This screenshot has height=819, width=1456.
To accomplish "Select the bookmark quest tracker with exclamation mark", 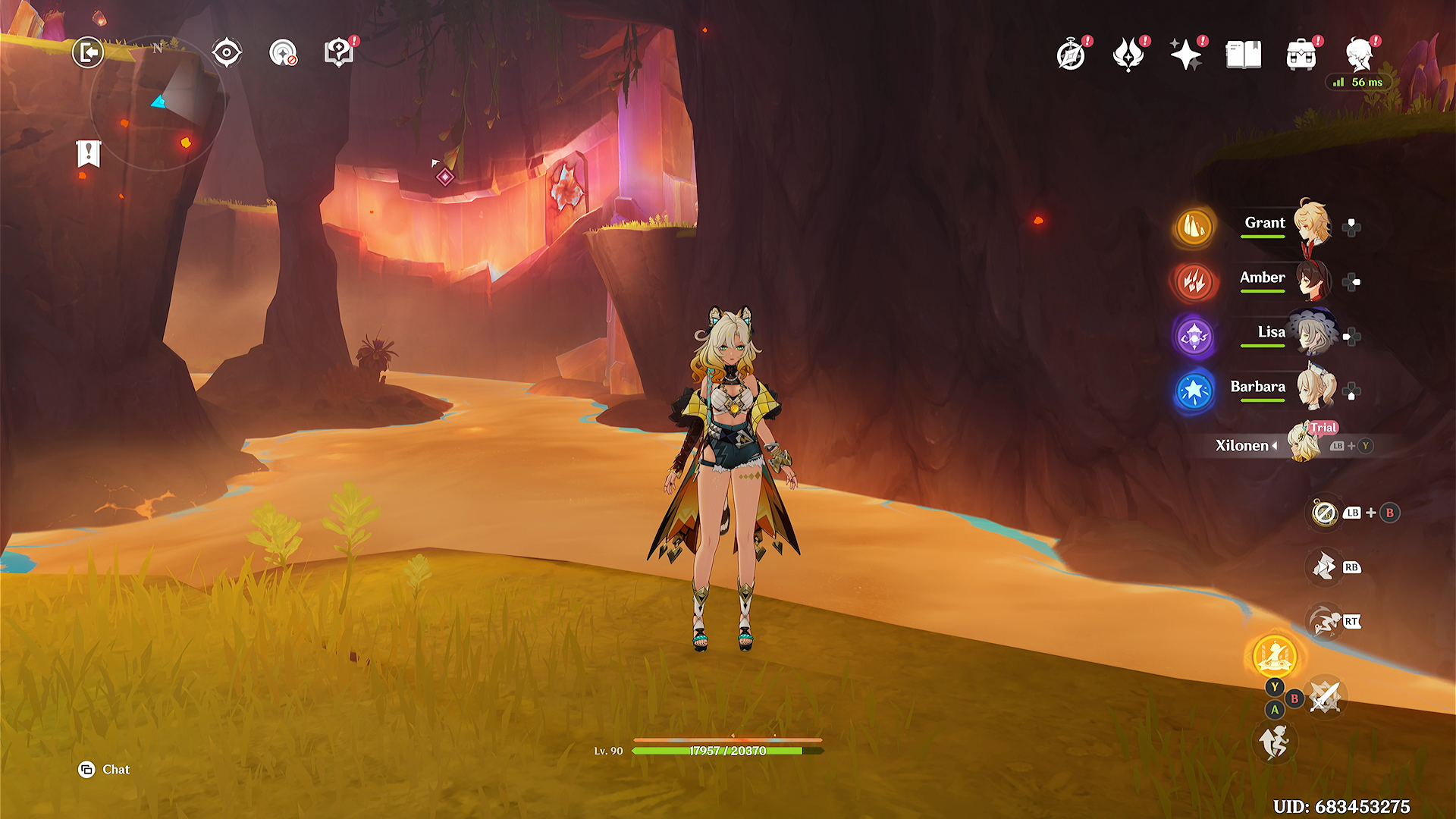I will (89, 154).
